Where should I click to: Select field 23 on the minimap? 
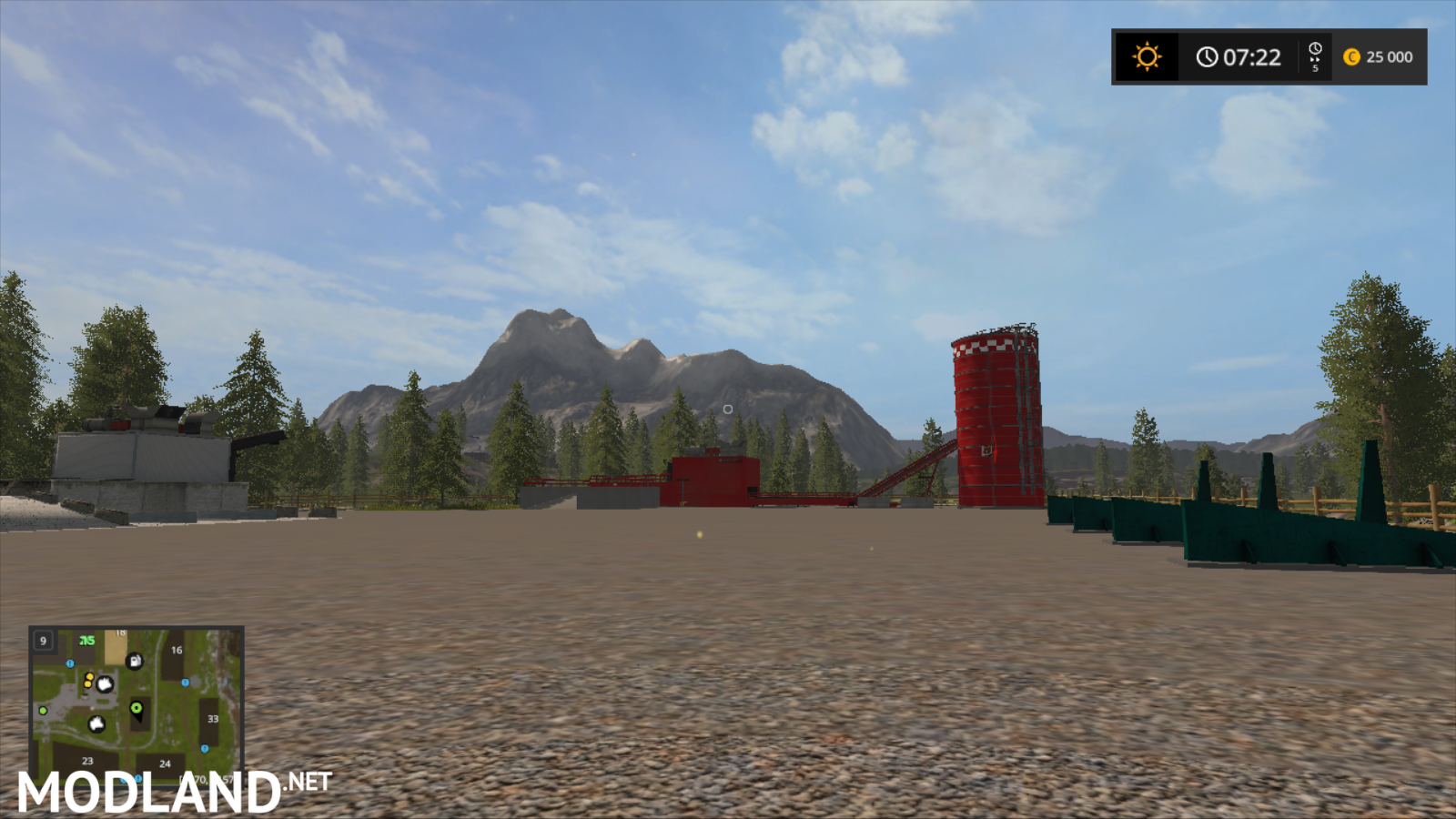point(87,760)
